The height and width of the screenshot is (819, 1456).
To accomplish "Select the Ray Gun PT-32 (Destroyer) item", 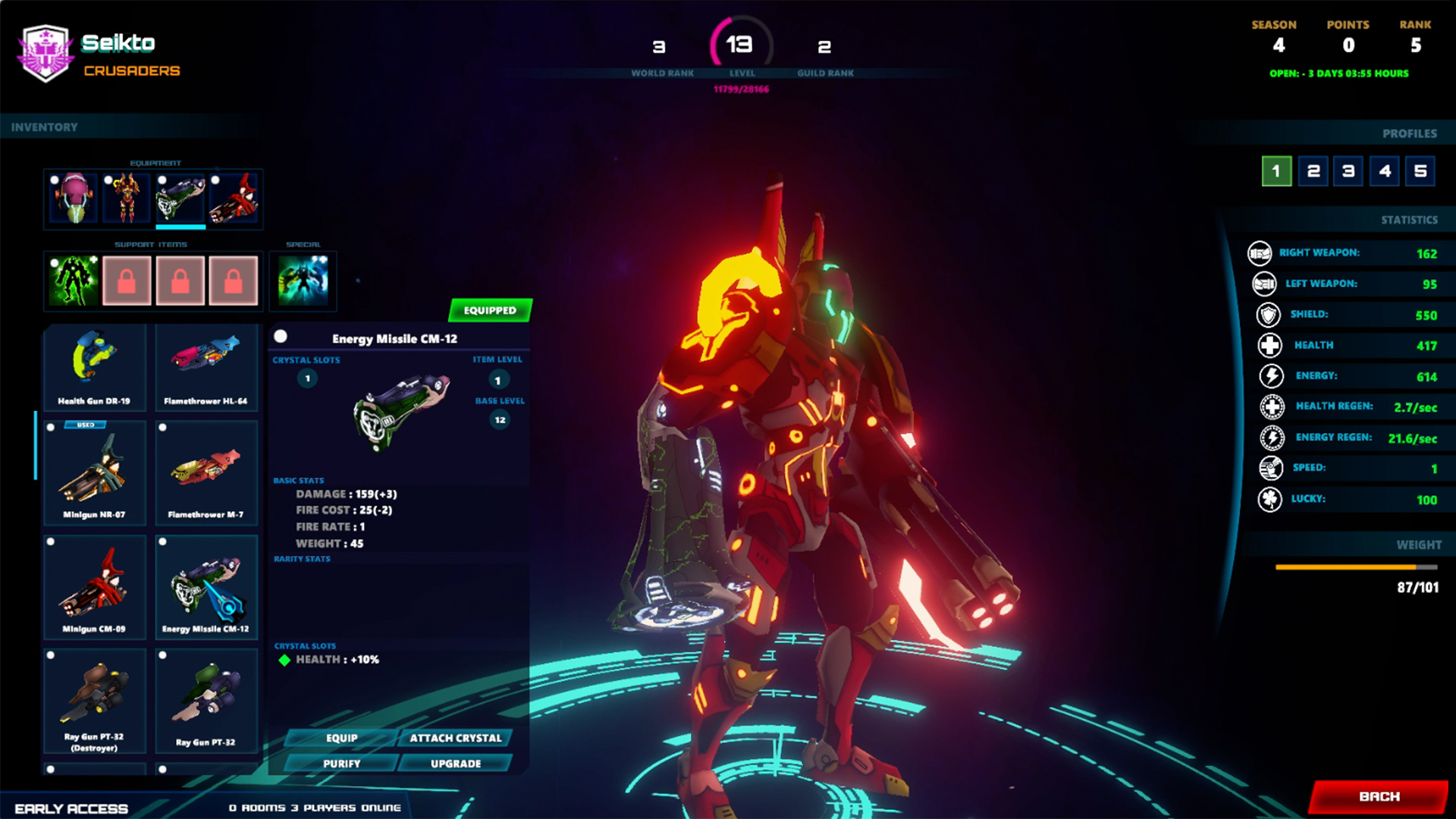I will [94, 701].
